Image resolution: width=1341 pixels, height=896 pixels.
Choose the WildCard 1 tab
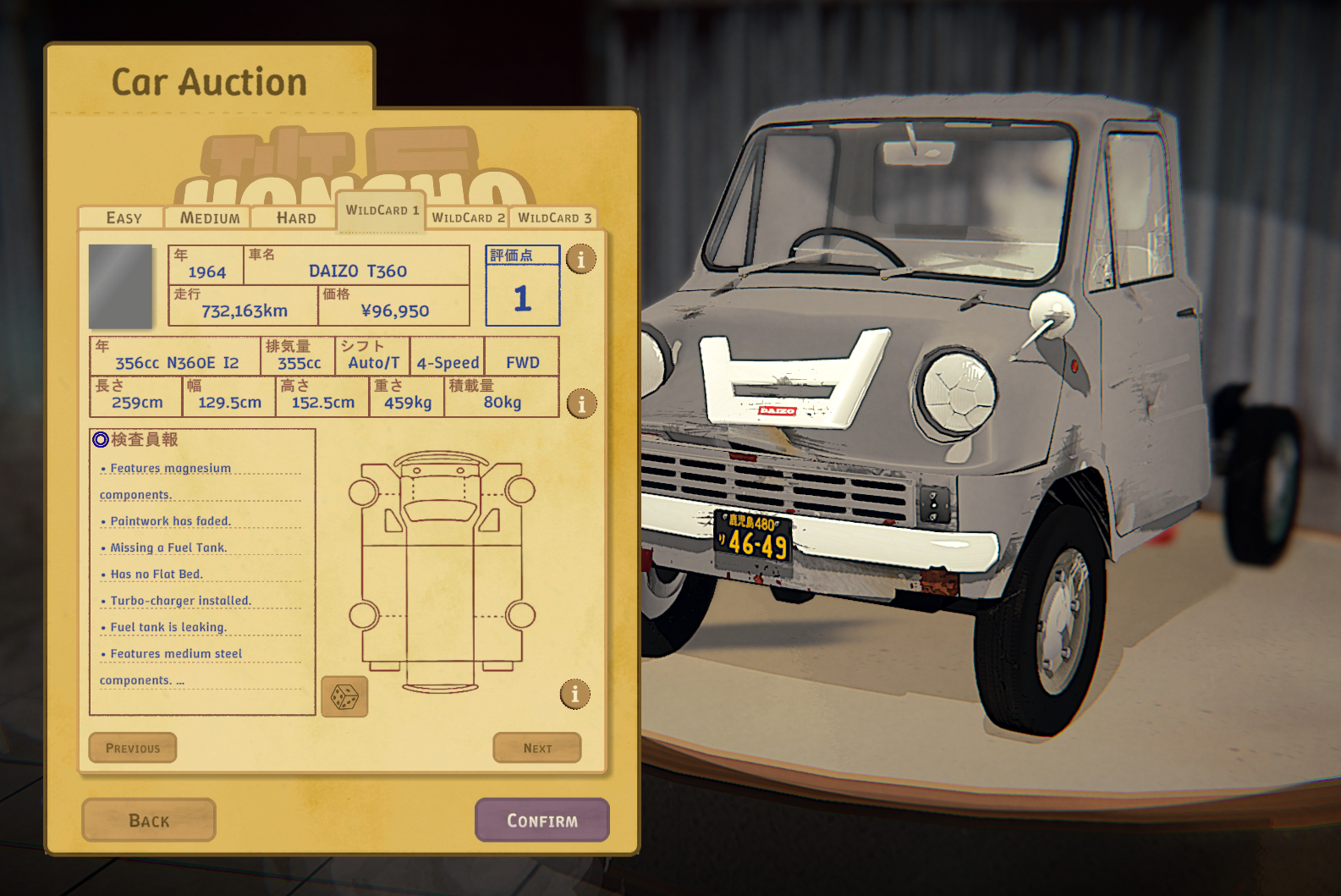coord(382,211)
